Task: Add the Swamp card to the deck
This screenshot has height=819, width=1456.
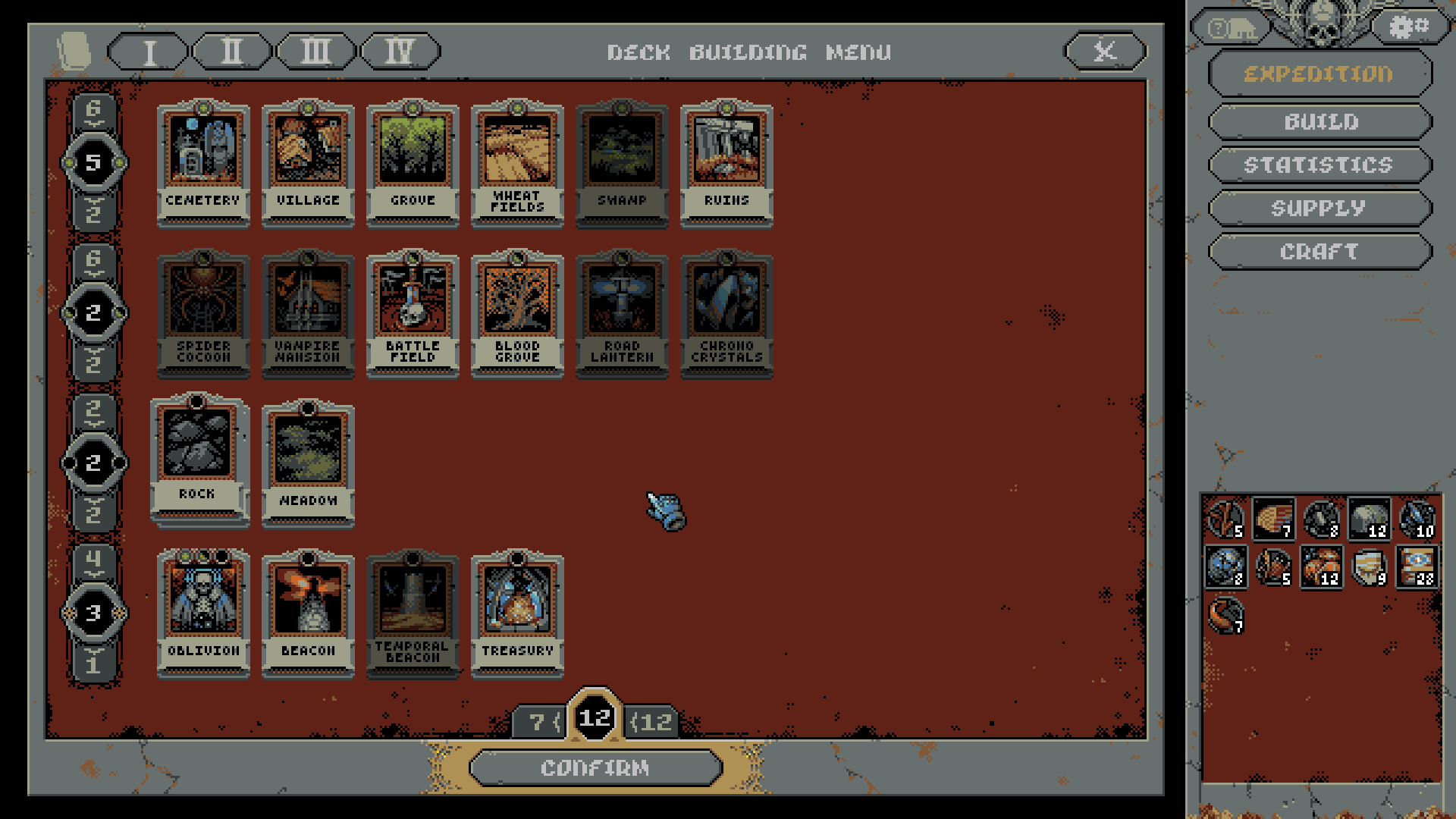Action: 622,163
